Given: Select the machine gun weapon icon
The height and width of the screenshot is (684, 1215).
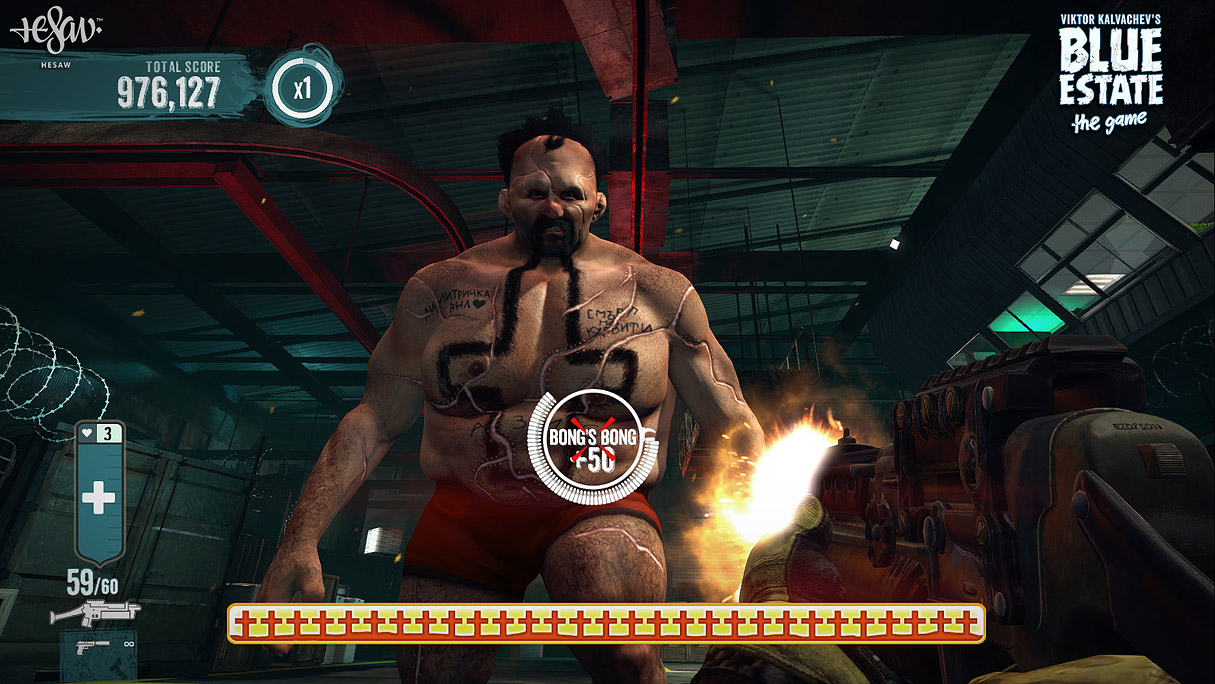Looking at the screenshot, I should [95, 611].
